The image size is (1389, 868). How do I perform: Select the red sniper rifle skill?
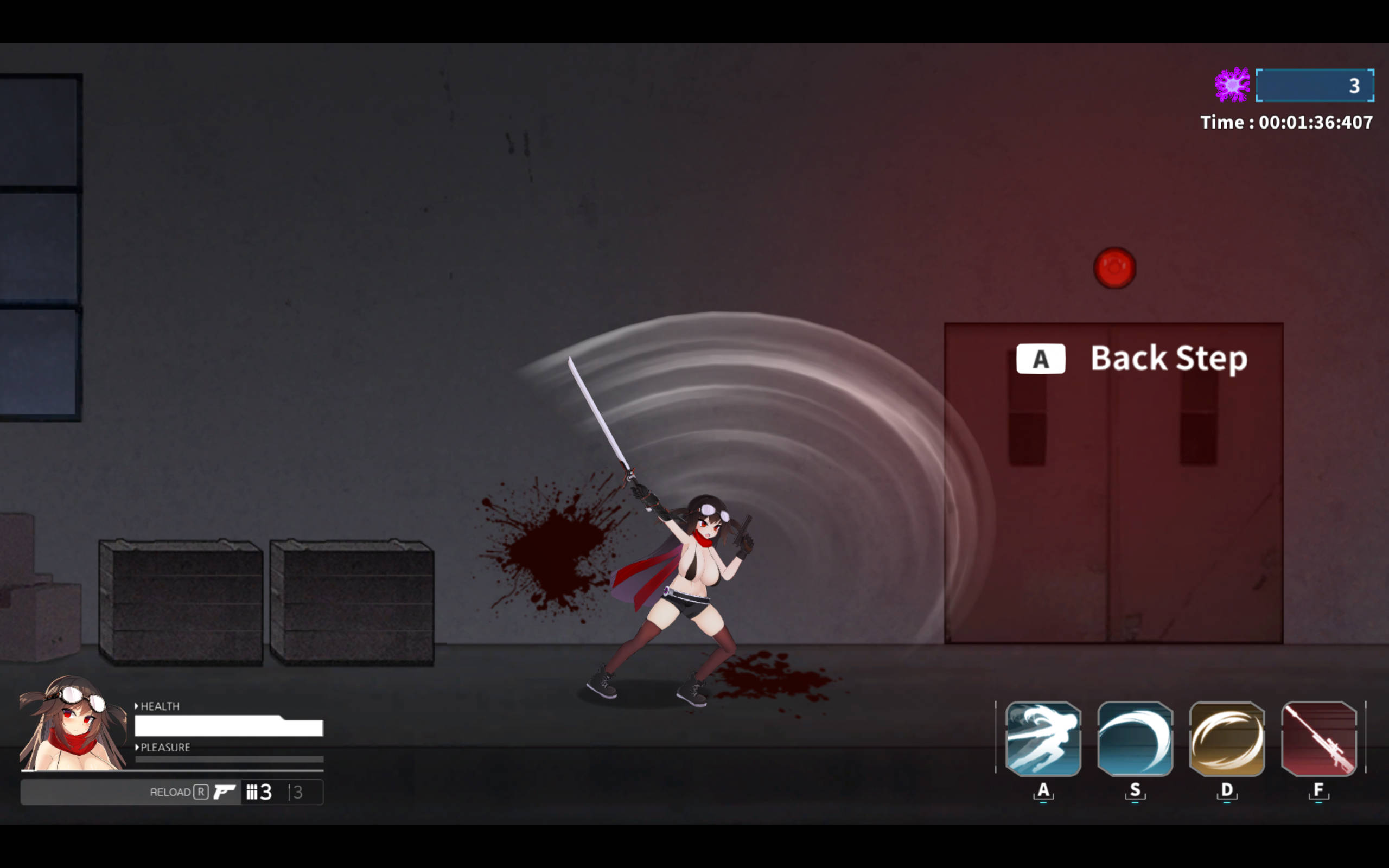pyautogui.click(x=1318, y=738)
